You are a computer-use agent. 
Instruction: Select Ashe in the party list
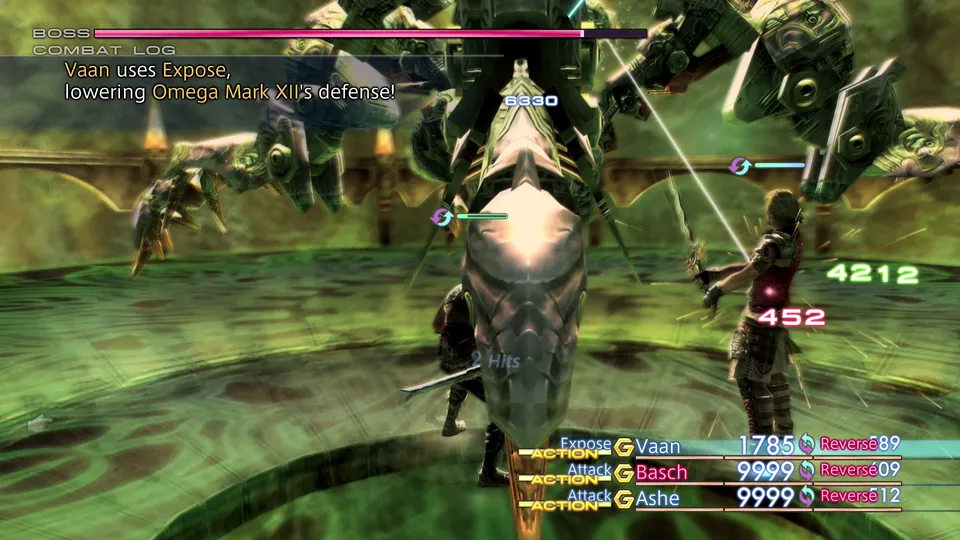657,496
